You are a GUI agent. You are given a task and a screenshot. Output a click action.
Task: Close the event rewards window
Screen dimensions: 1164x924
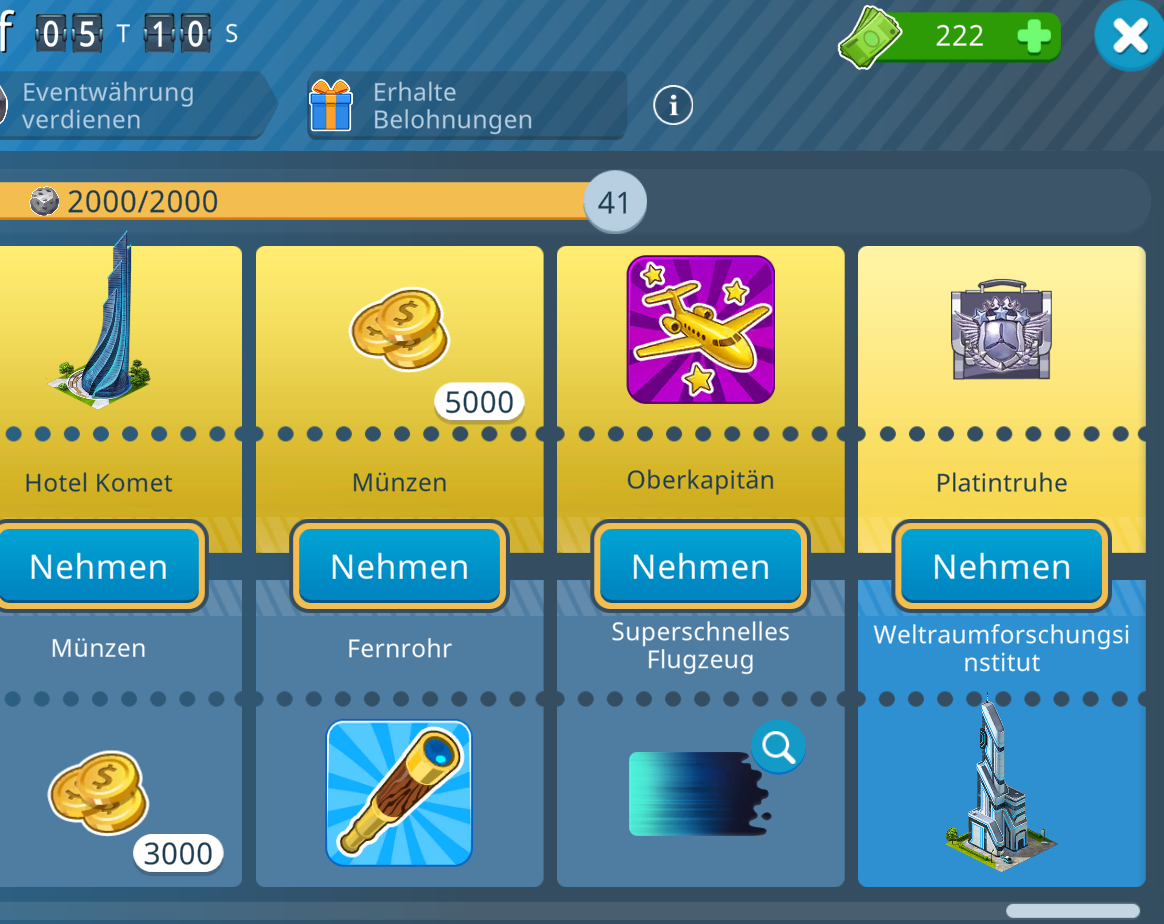coord(1129,37)
